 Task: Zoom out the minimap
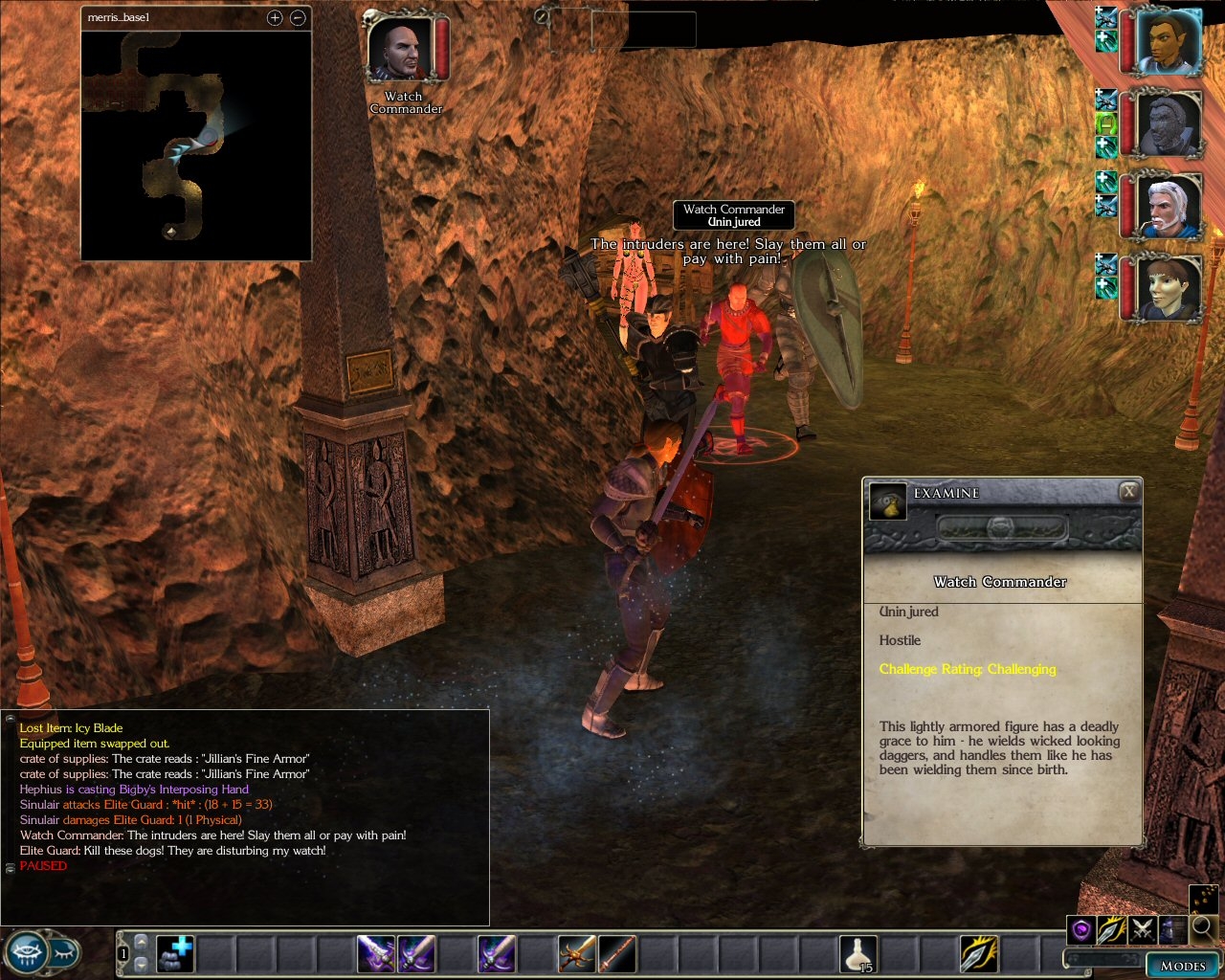298,18
